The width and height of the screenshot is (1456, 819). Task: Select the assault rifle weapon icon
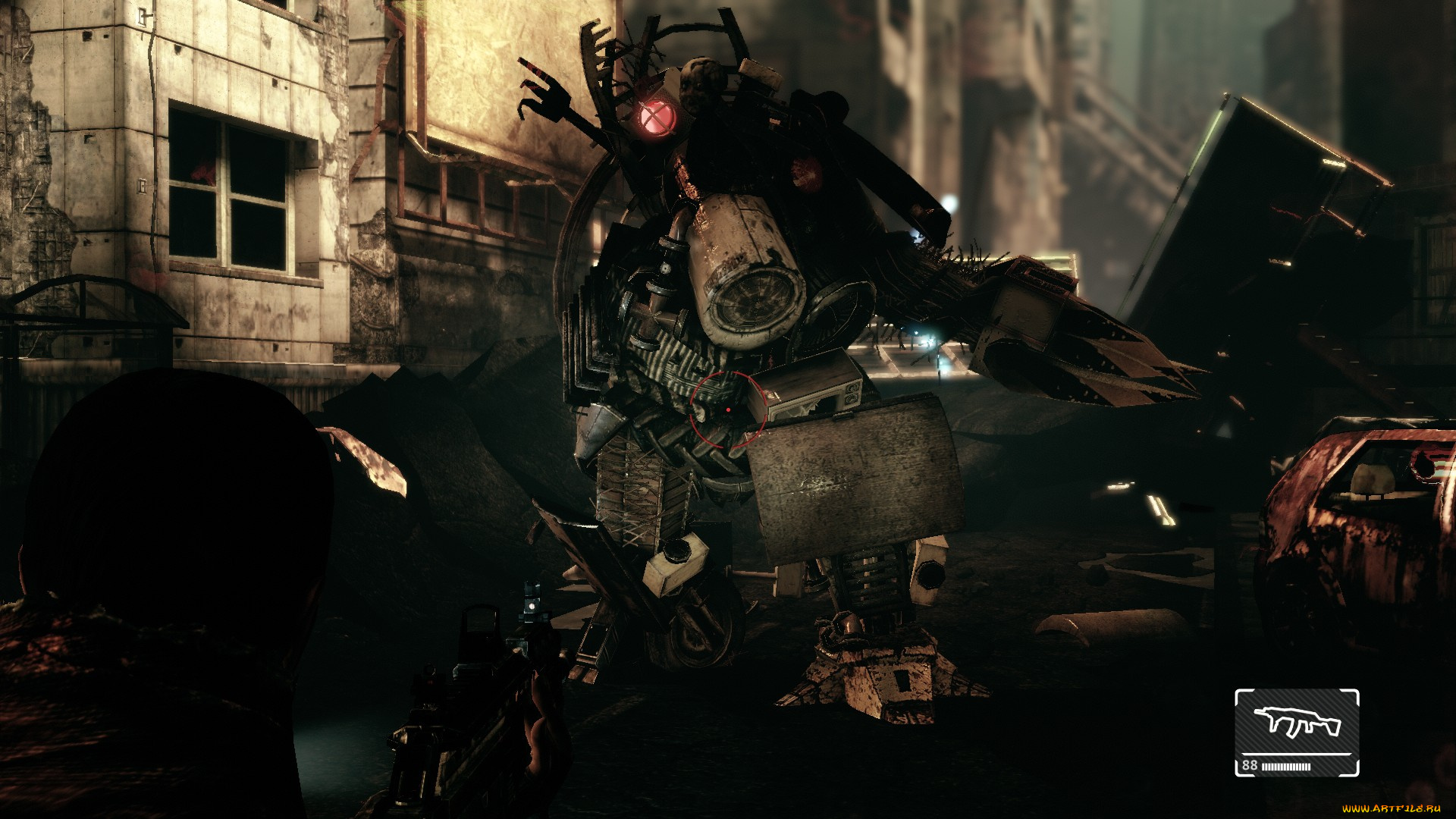coord(1297,723)
